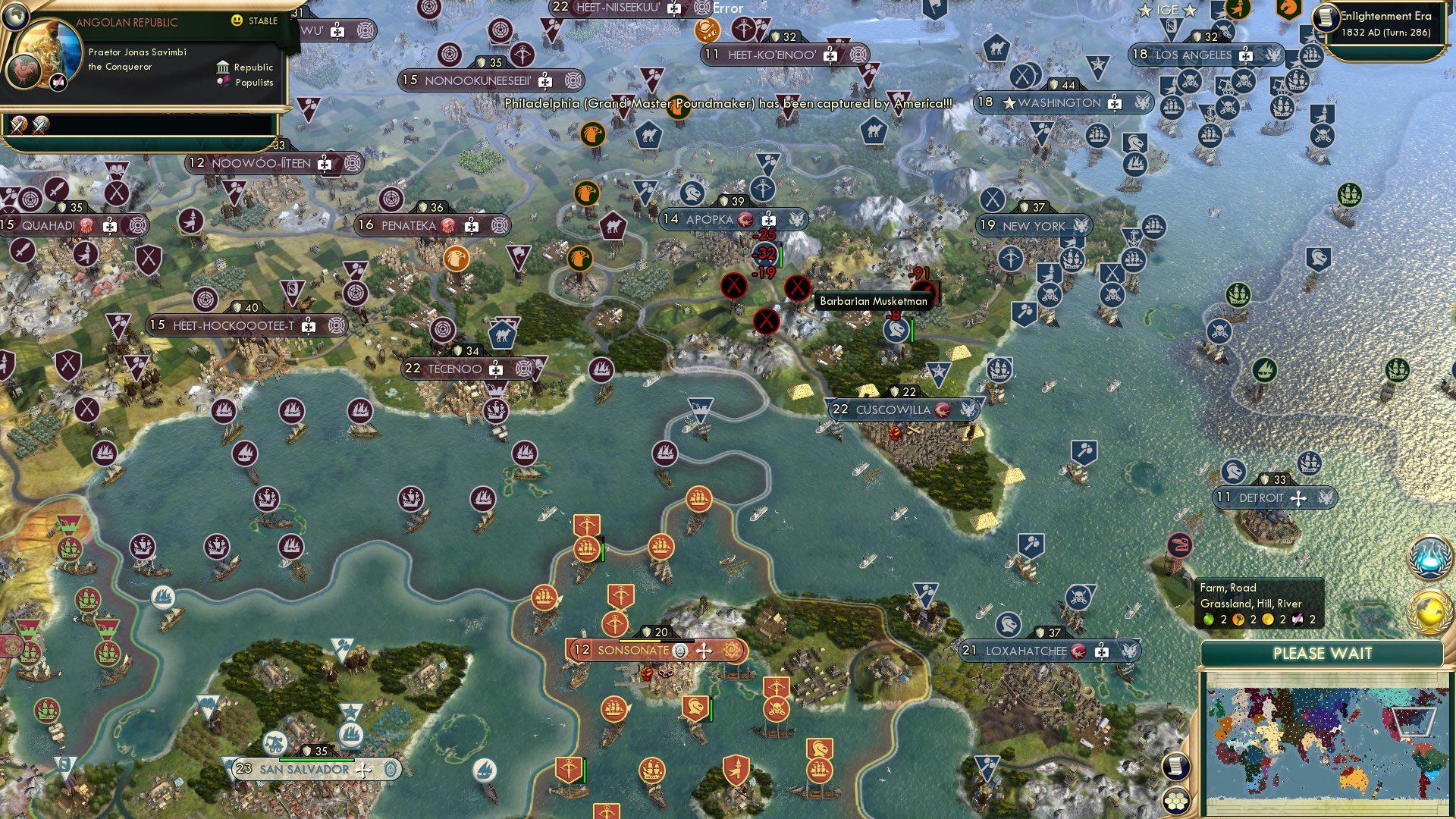Toggle the hex grid minimap options
This screenshot has height=819, width=1456.
[x=1176, y=800]
